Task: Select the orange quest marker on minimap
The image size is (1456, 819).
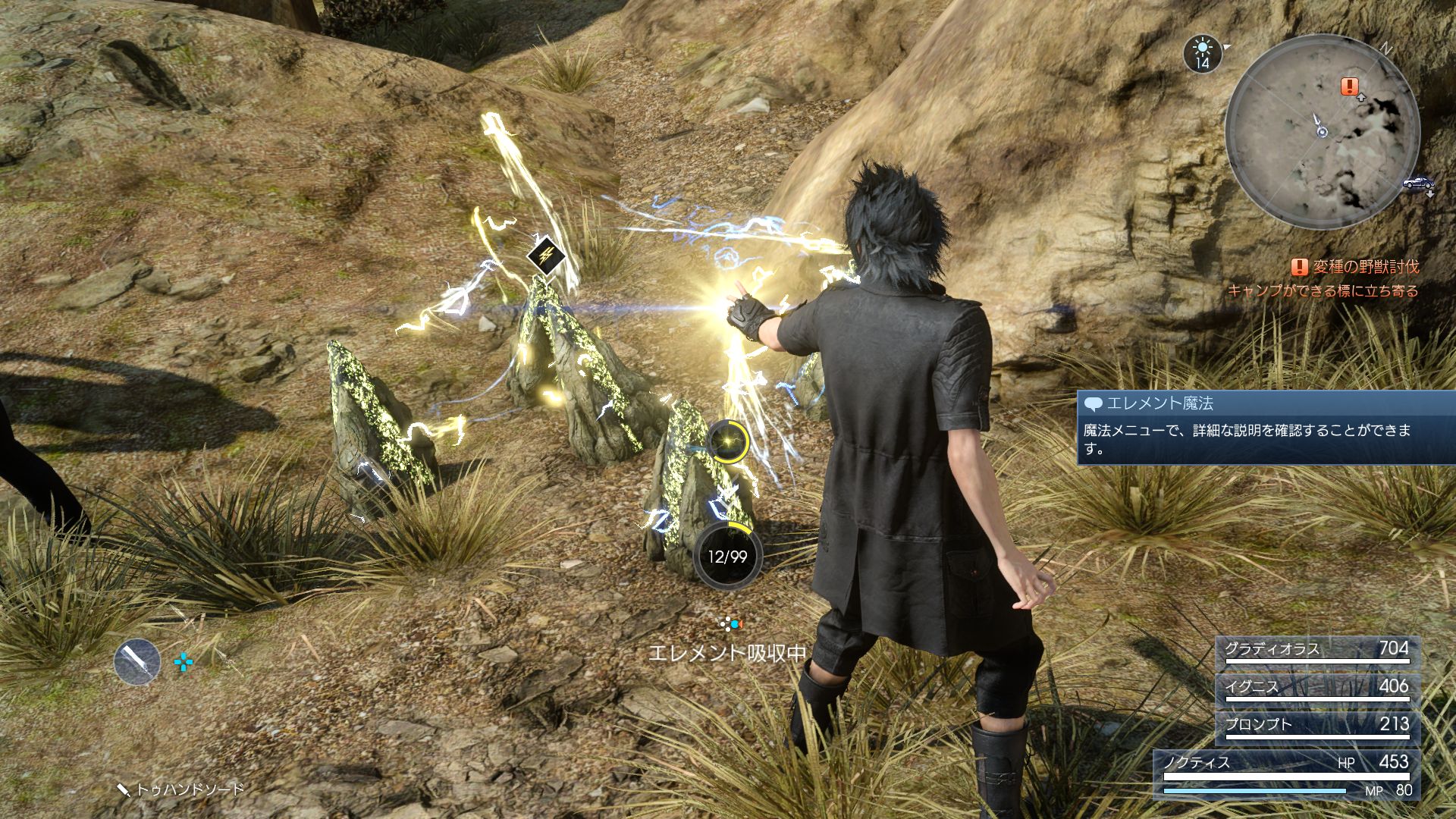Action: click(1349, 86)
